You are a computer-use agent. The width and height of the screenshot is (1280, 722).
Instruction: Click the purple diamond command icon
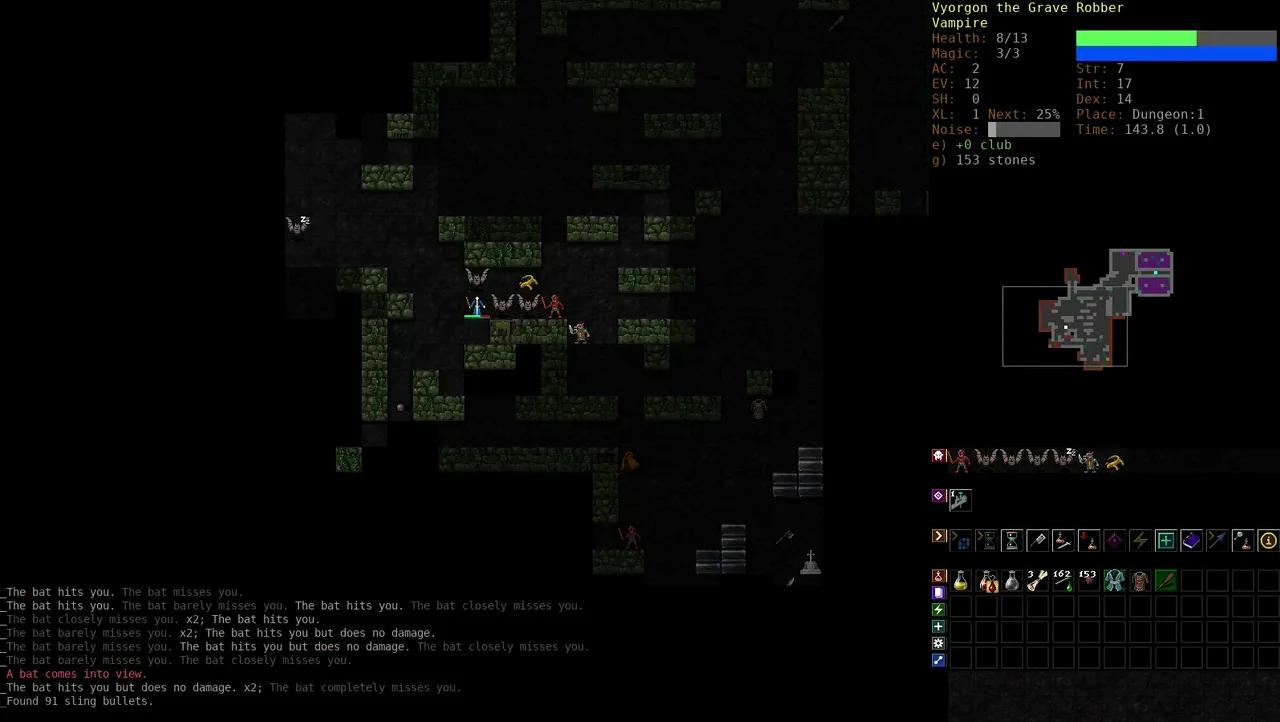click(x=1114, y=540)
